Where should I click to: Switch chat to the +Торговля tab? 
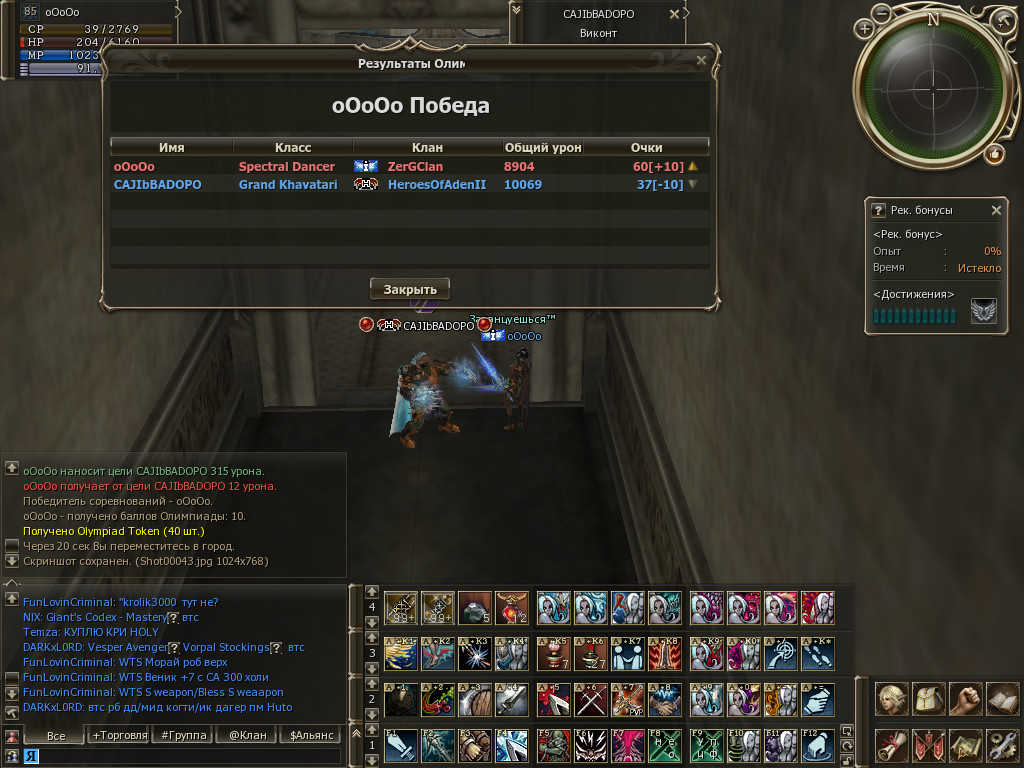[x=119, y=735]
